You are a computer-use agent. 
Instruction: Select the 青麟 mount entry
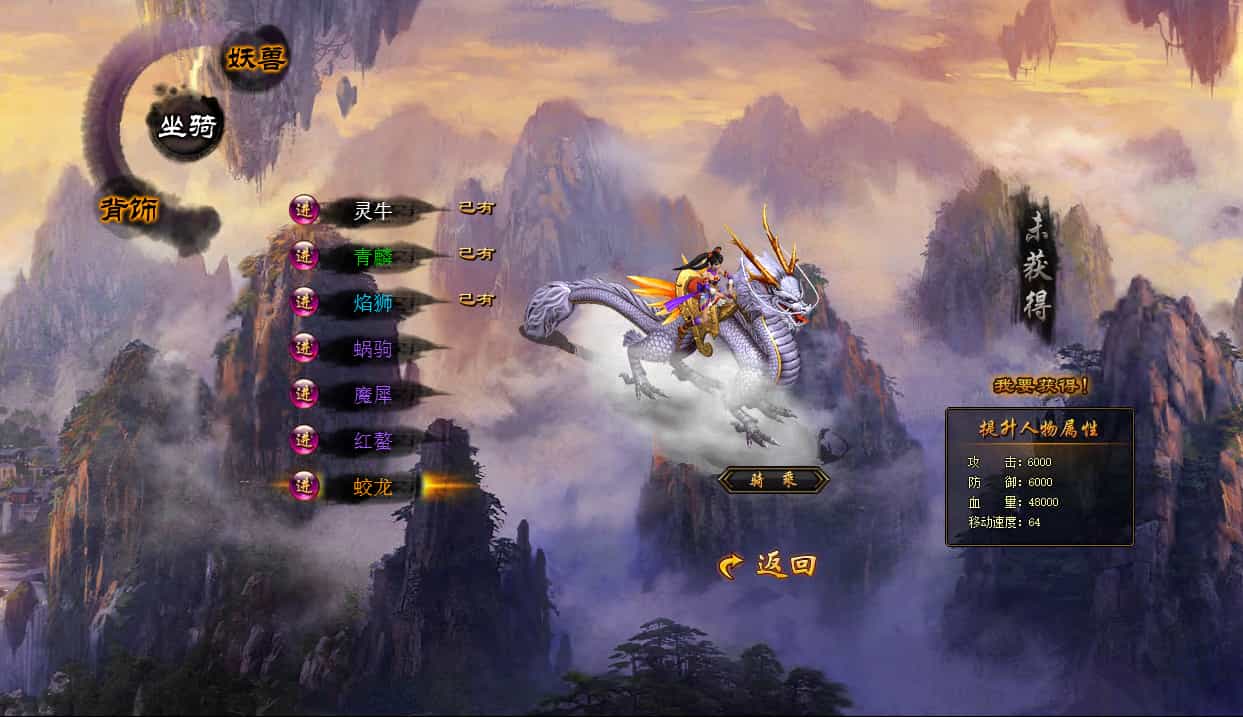click(x=372, y=256)
